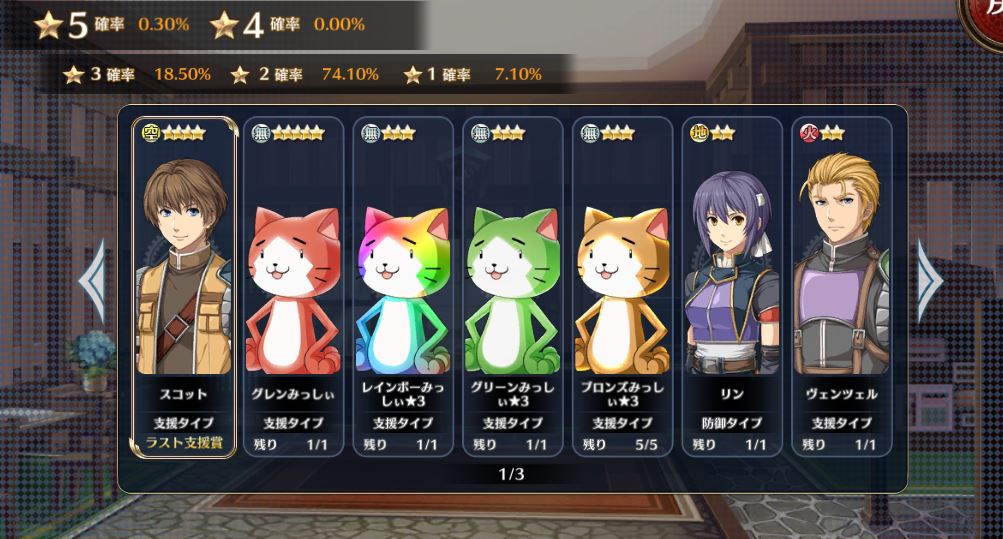Select the スコット character card

[x=185, y=287]
